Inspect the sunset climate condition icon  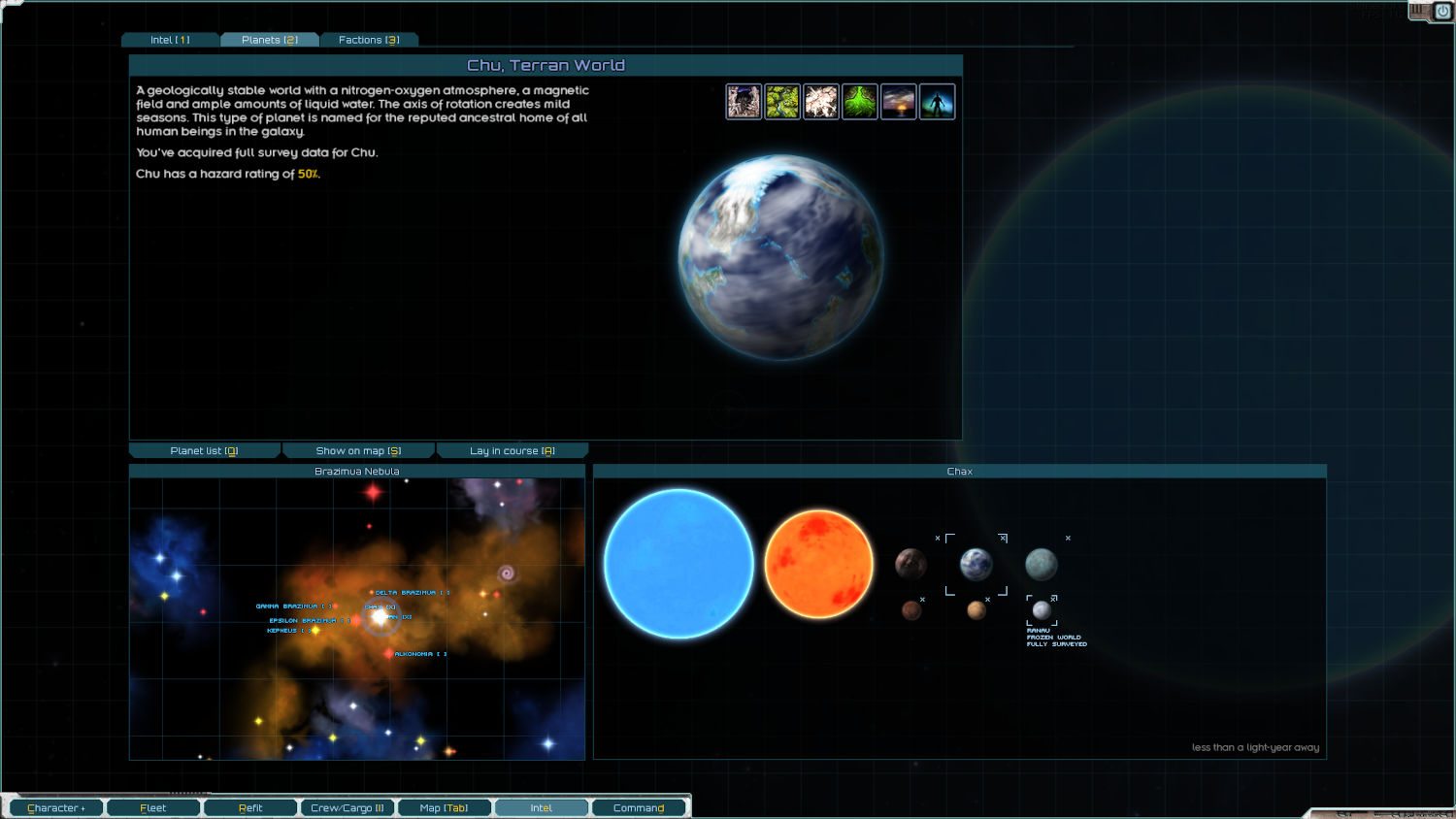coord(899,102)
